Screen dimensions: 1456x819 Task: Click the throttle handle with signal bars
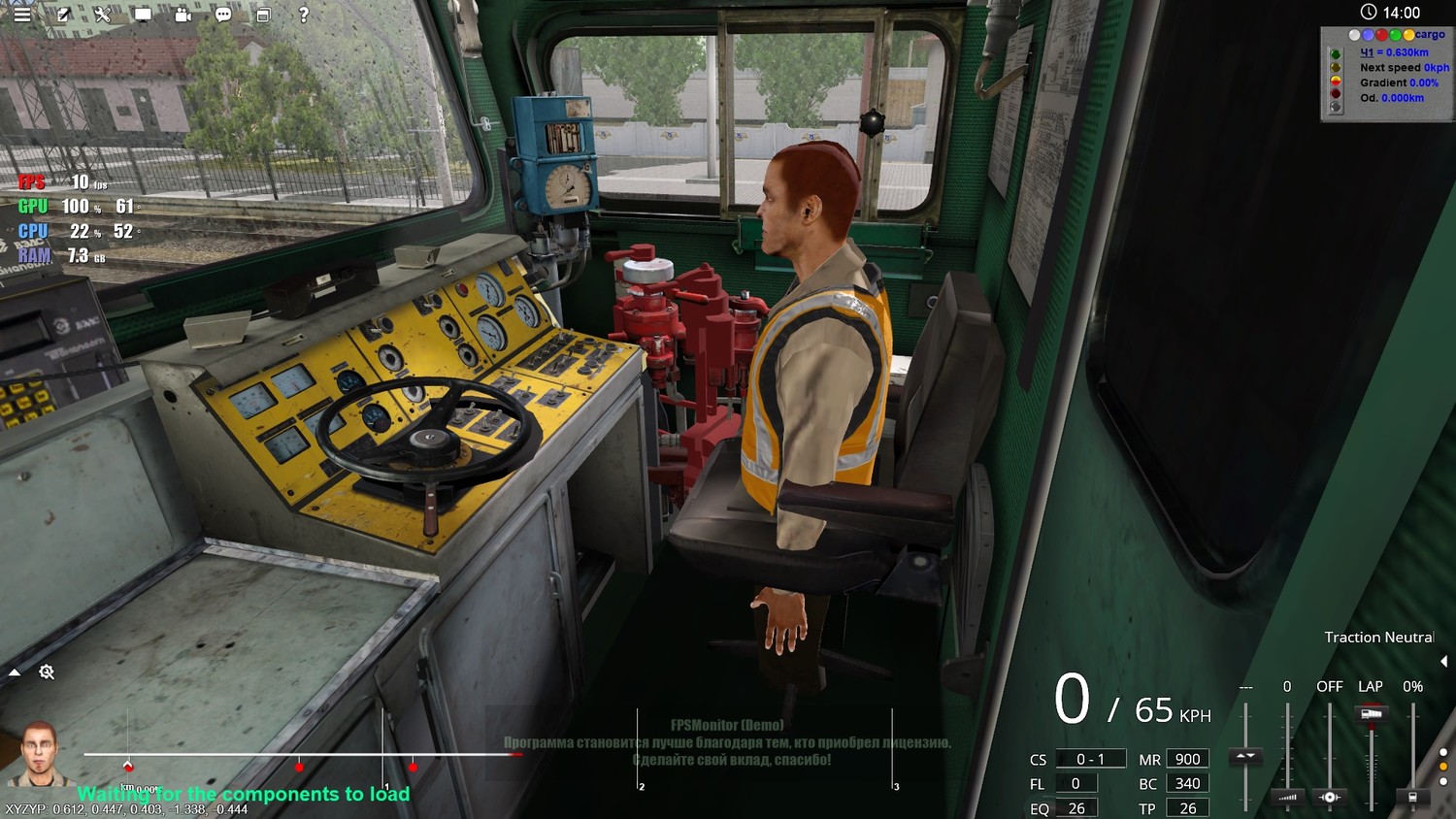1287,797
